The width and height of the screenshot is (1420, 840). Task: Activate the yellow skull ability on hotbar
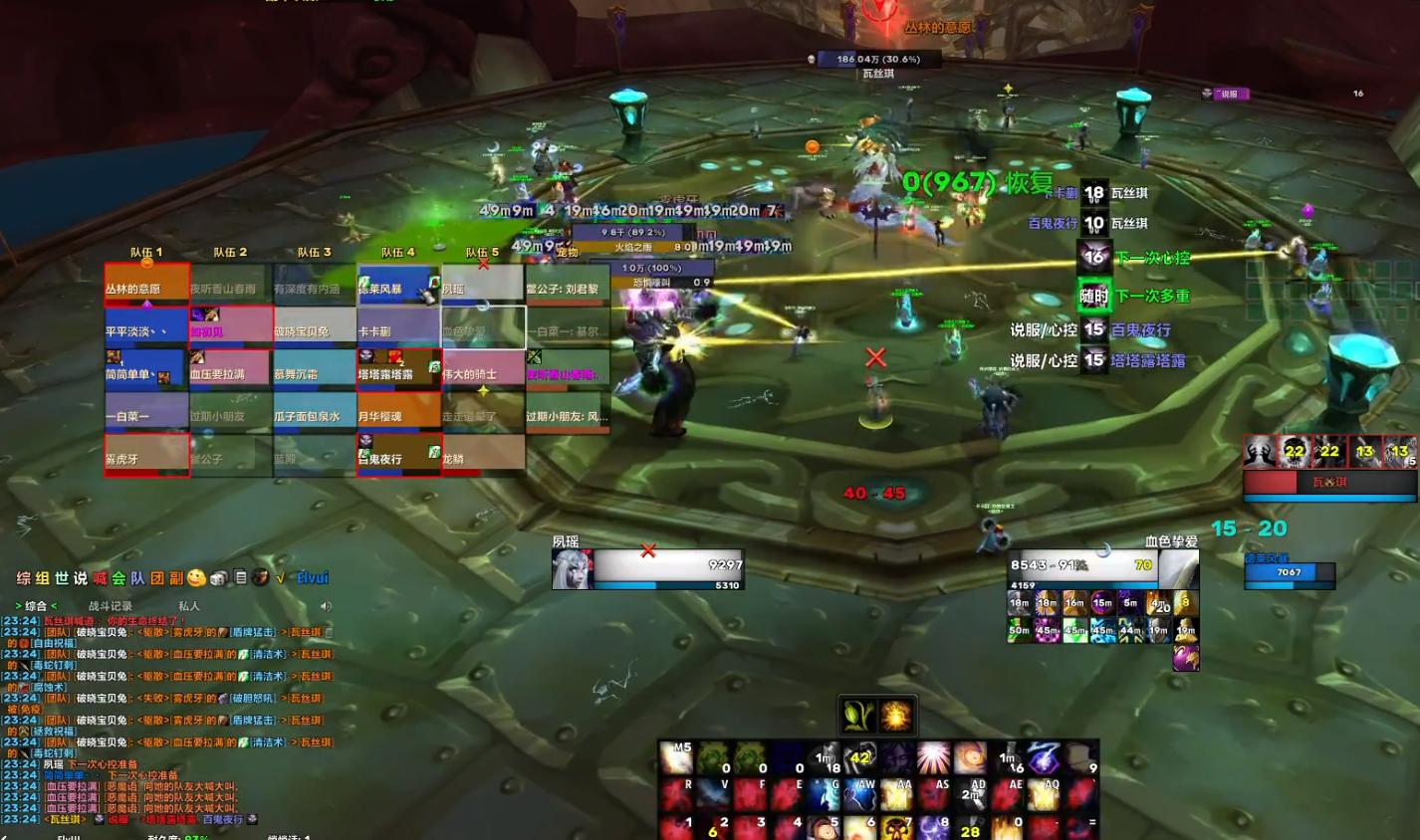tap(898, 826)
